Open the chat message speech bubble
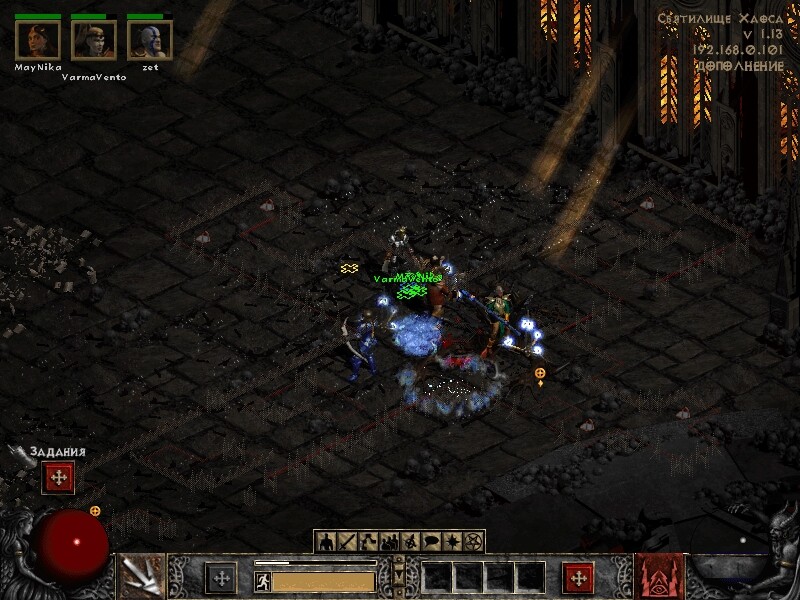800x600 pixels. click(x=431, y=542)
